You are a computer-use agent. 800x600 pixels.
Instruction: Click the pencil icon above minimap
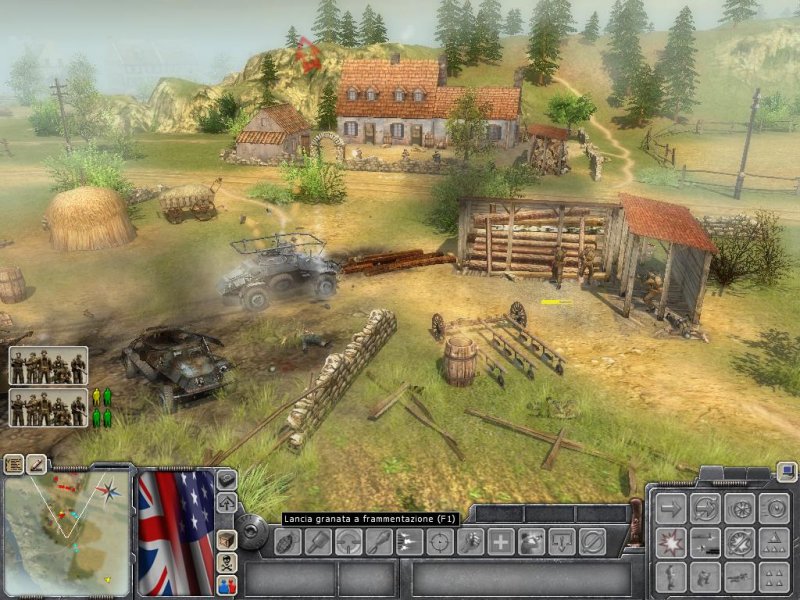pos(37,464)
